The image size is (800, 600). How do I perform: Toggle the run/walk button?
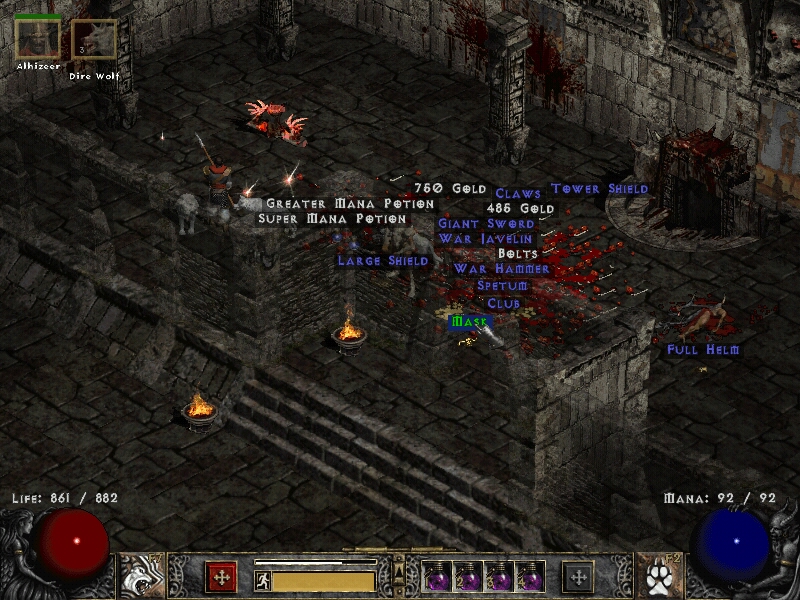[x=263, y=581]
